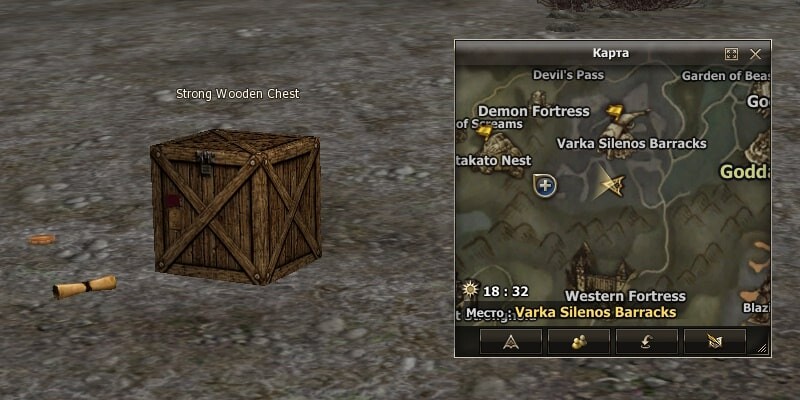Select the blue plus marker on the map

(544, 184)
